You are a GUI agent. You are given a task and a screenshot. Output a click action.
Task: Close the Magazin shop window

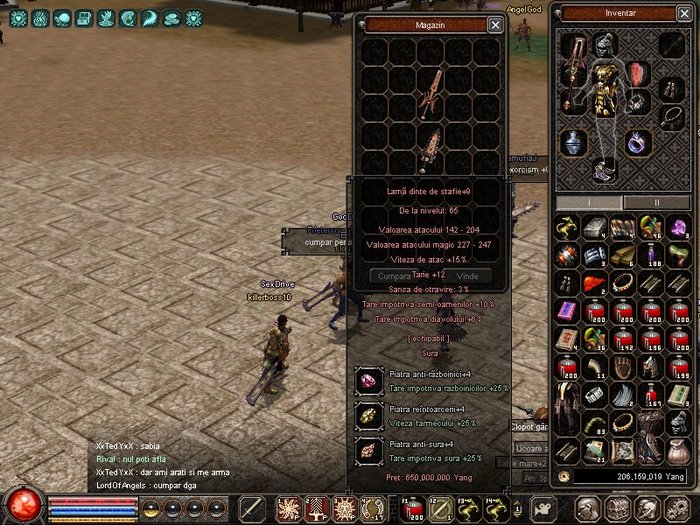[495, 24]
